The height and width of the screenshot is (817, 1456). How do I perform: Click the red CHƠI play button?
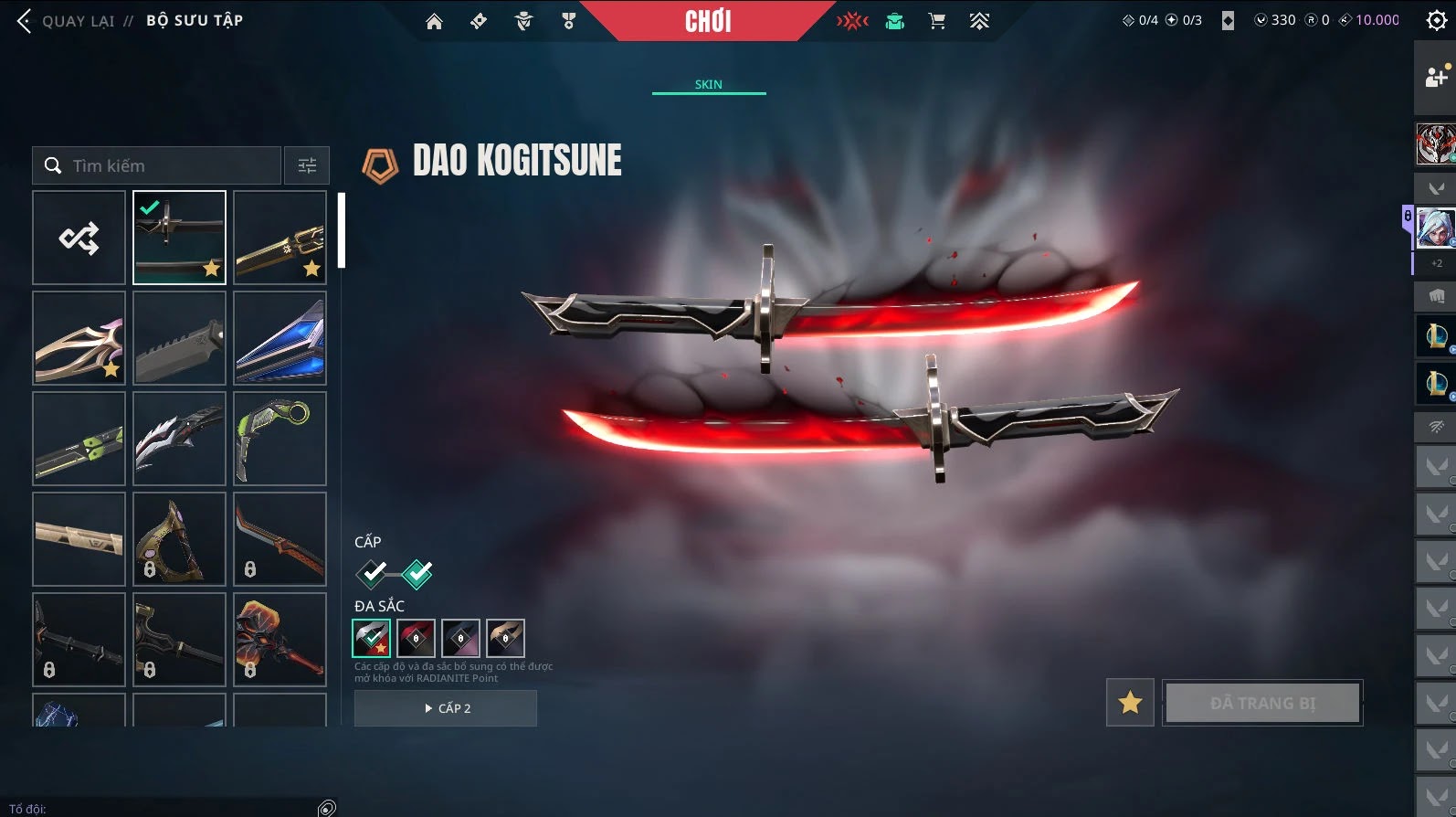[708, 21]
